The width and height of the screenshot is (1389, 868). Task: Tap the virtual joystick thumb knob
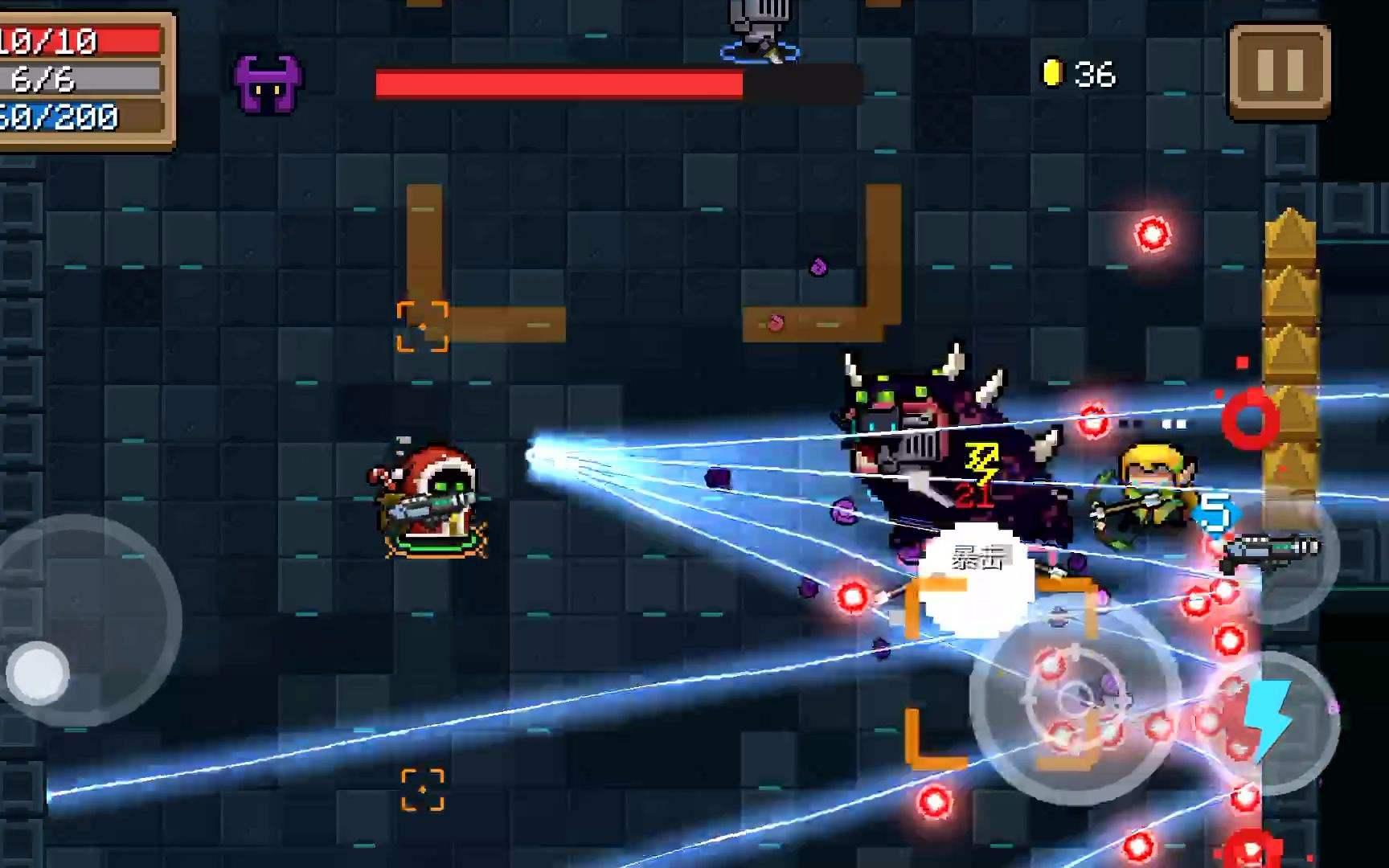point(38,674)
